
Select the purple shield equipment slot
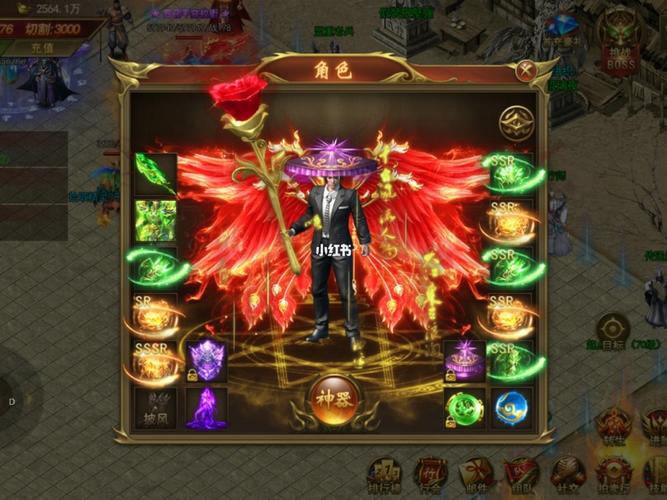tap(206, 362)
